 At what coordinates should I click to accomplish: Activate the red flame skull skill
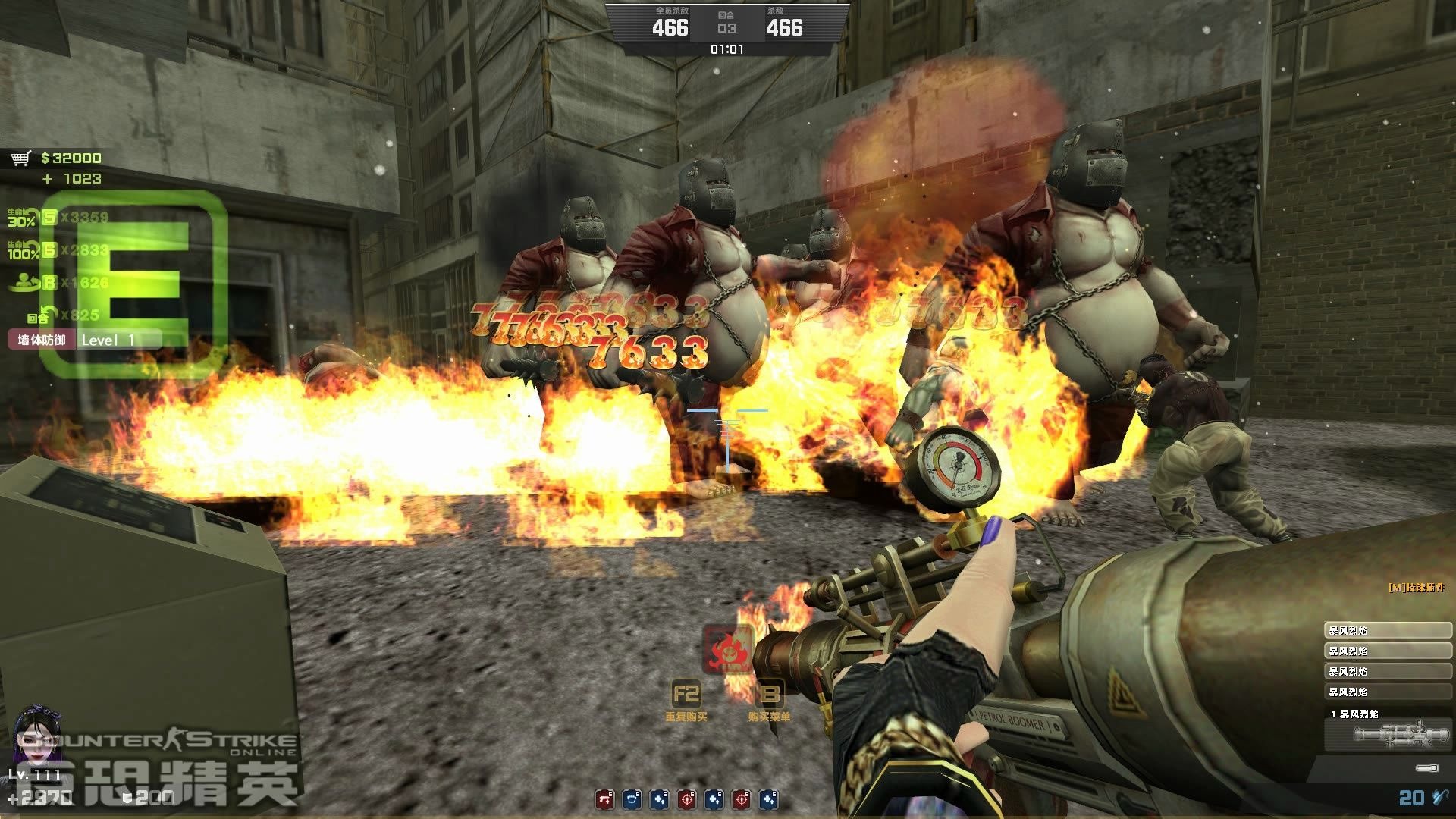pos(727,649)
